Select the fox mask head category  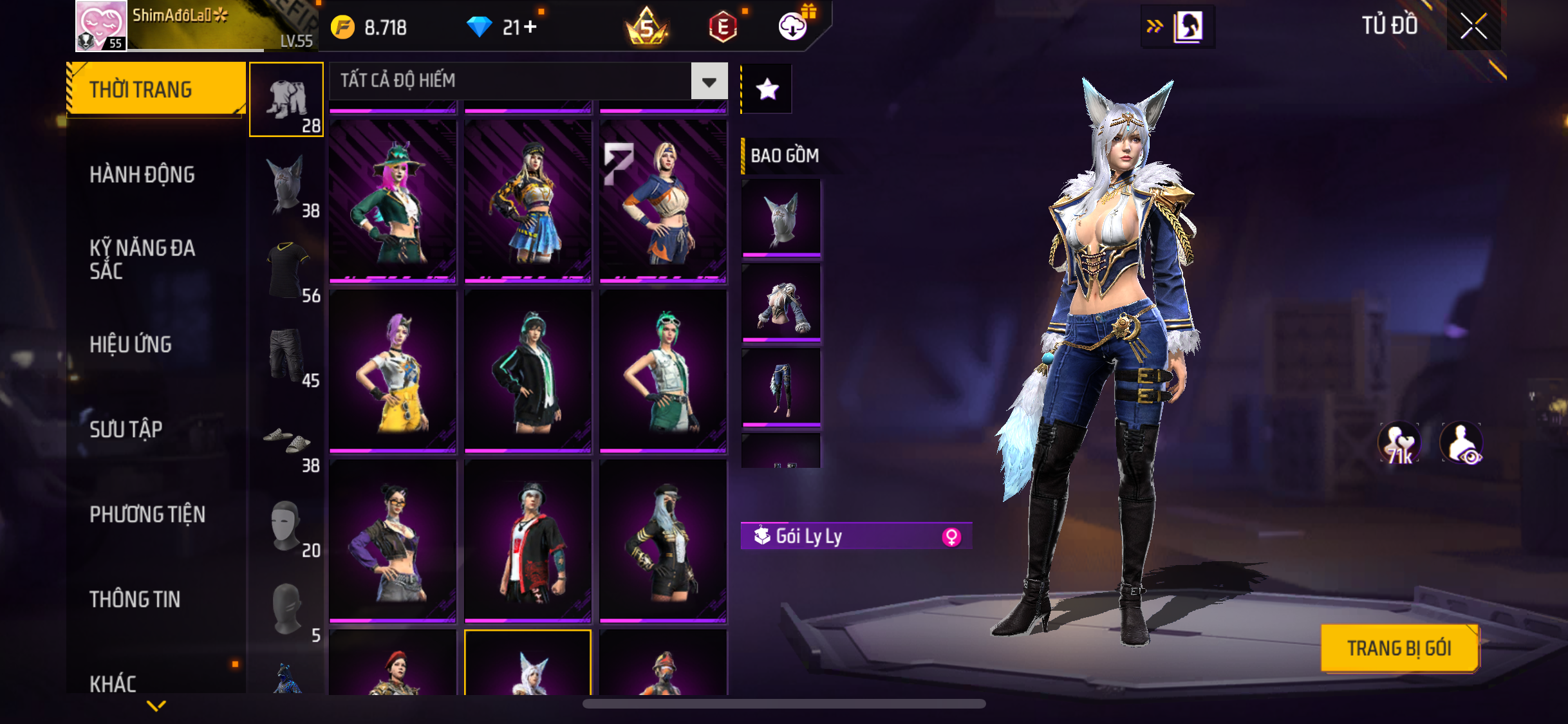(286, 185)
